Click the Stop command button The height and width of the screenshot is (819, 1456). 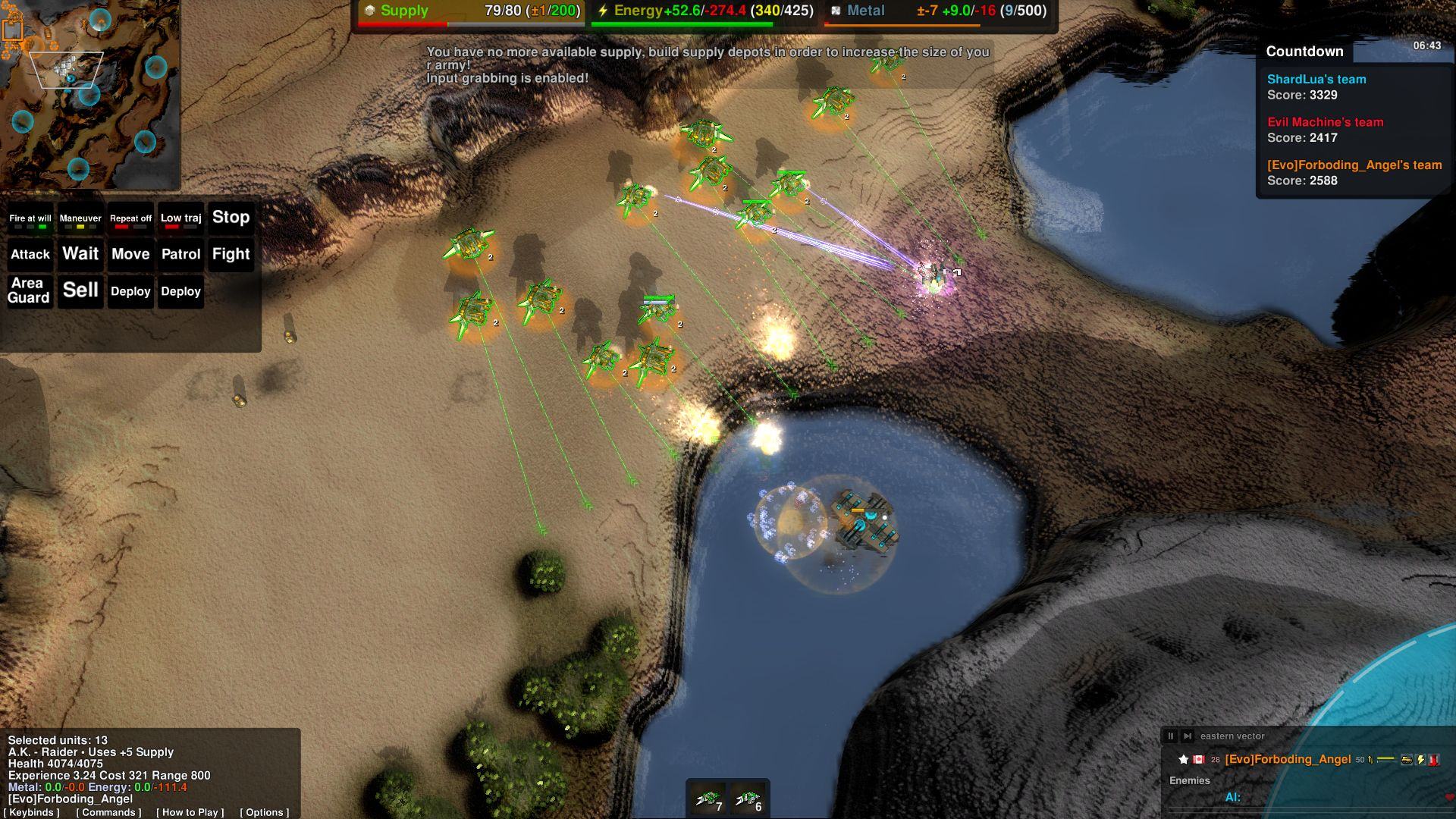point(231,218)
